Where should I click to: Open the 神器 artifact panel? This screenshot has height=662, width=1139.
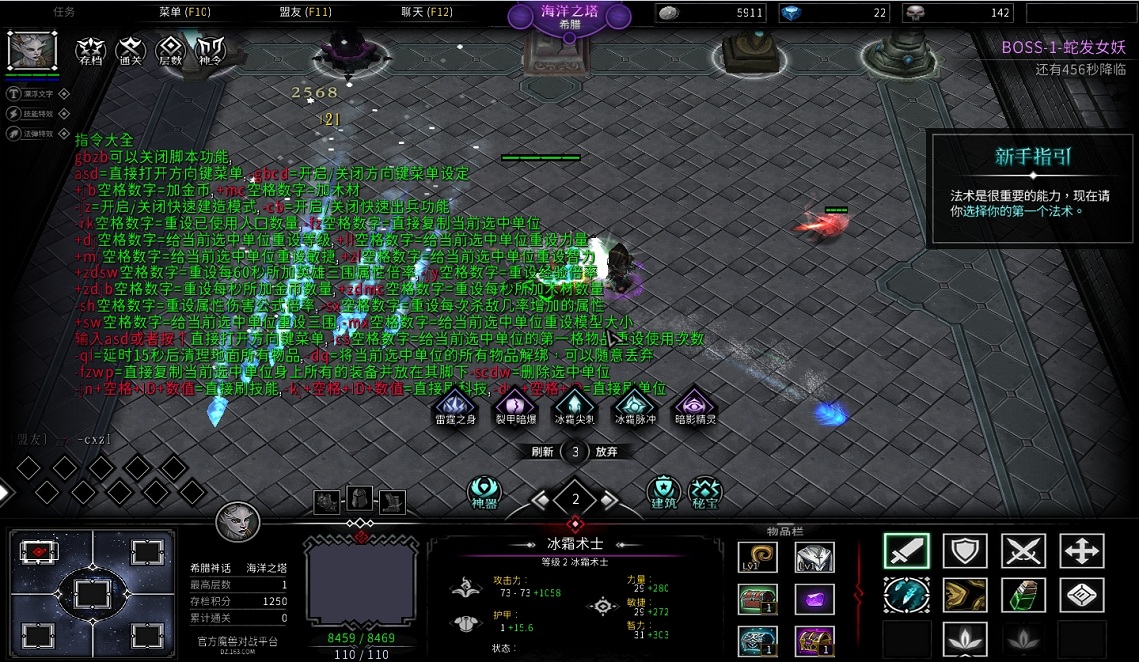coord(485,491)
